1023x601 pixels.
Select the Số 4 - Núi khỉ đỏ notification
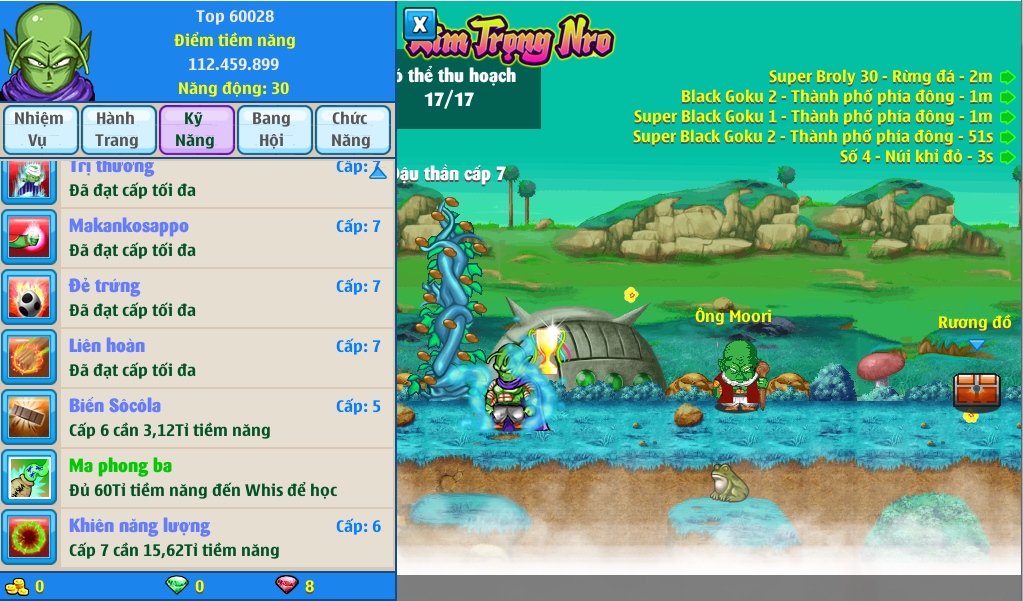[x=917, y=156]
